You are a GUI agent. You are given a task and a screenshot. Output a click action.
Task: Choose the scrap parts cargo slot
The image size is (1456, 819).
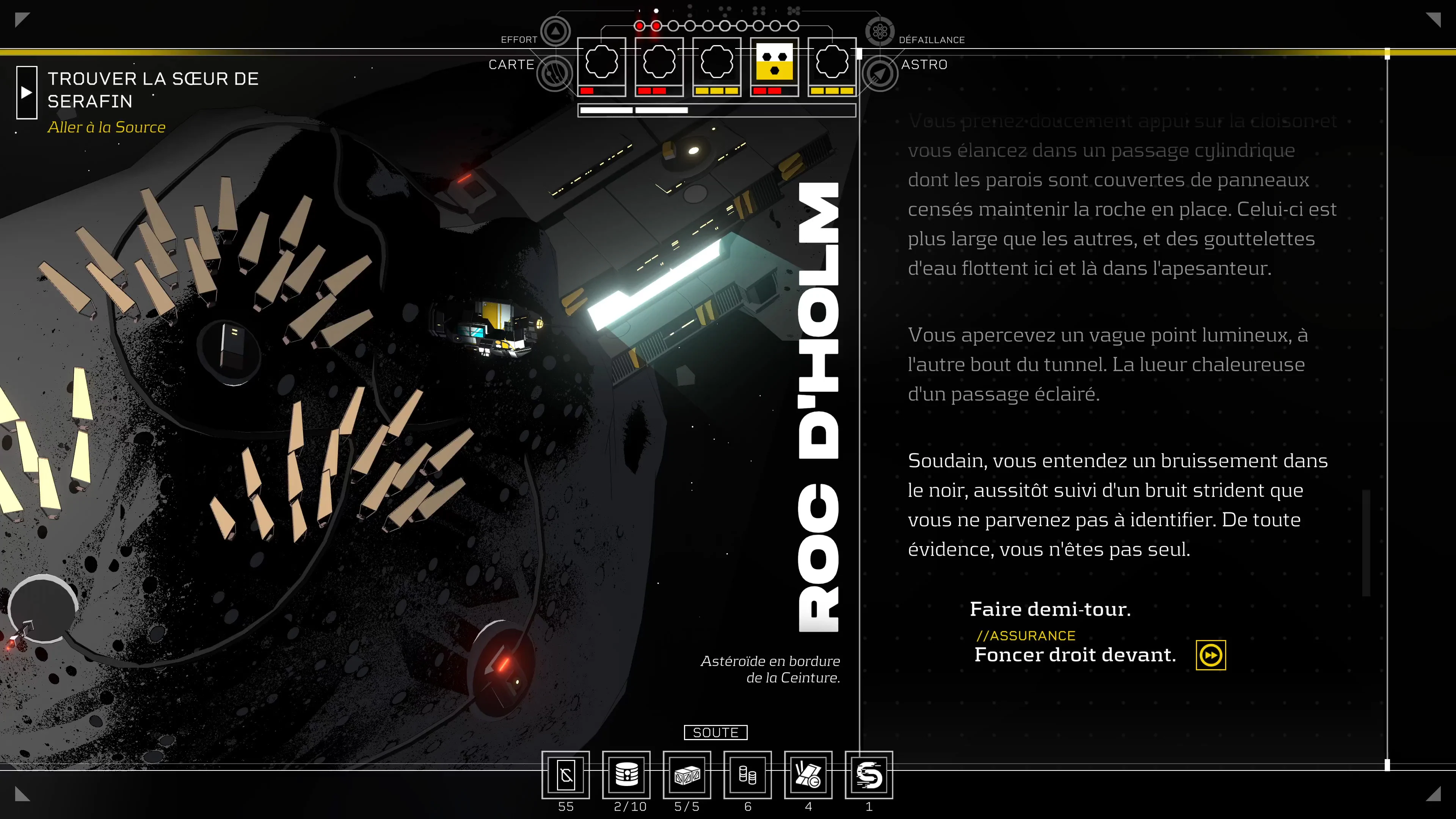808,775
